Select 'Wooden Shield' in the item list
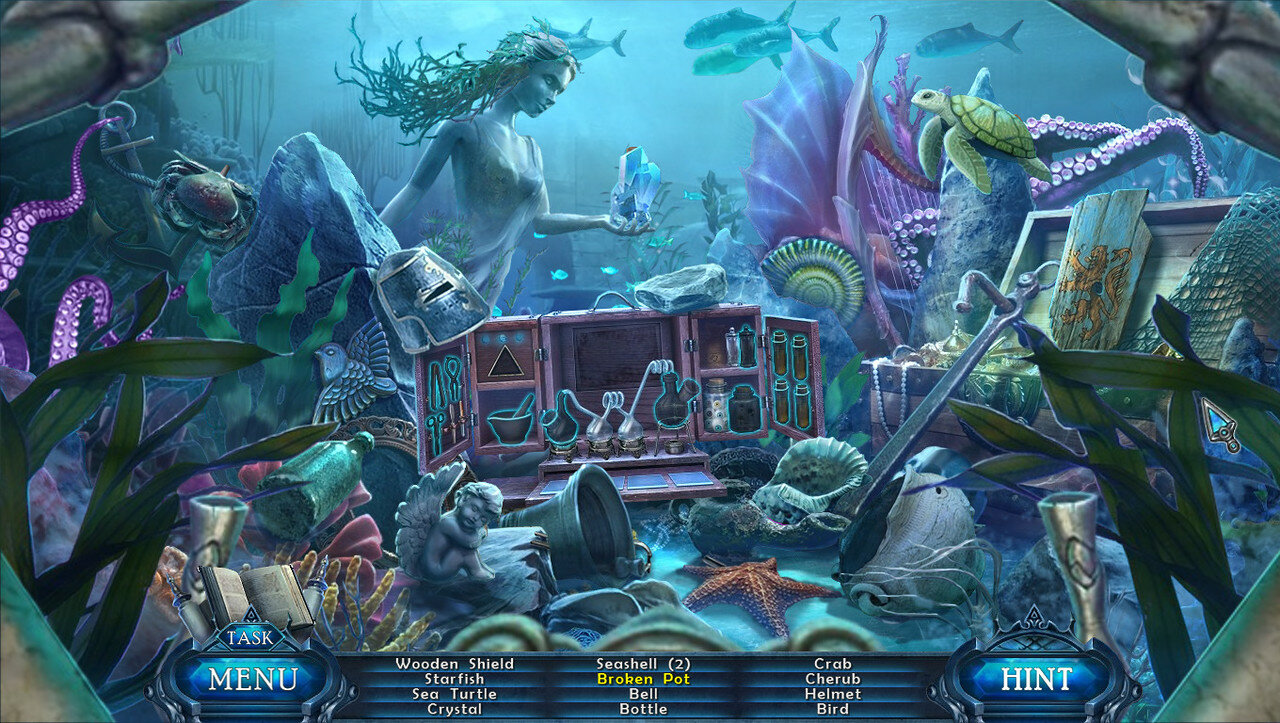The image size is (1280, 723). [454, 663]
